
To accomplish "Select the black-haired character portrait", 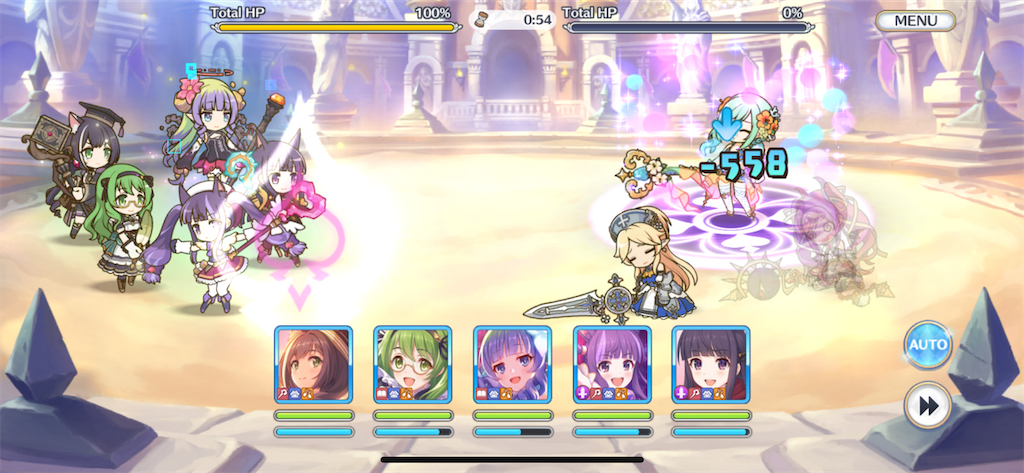I will pyautogui.click(x=711, y=364).
